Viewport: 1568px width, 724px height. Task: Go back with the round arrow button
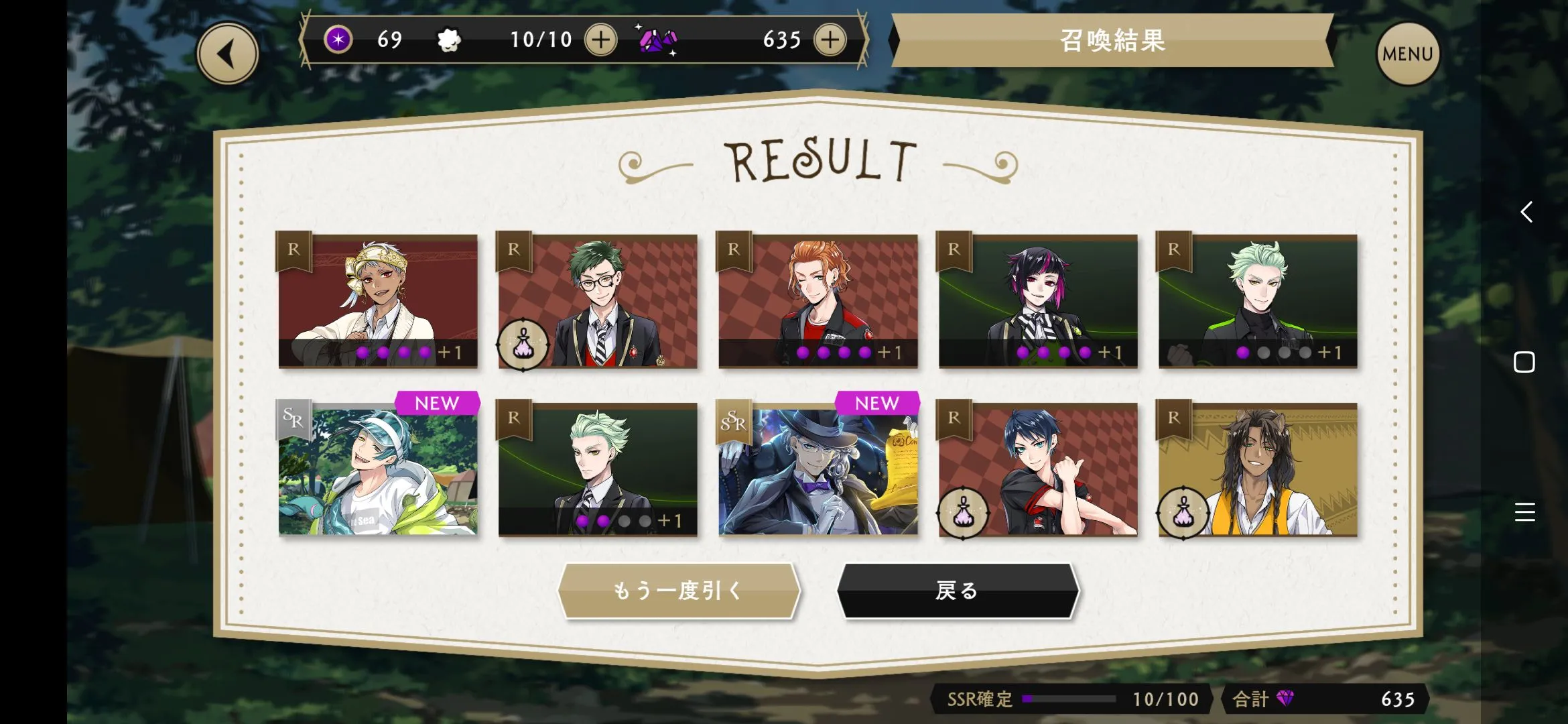(x=228, y=54)
